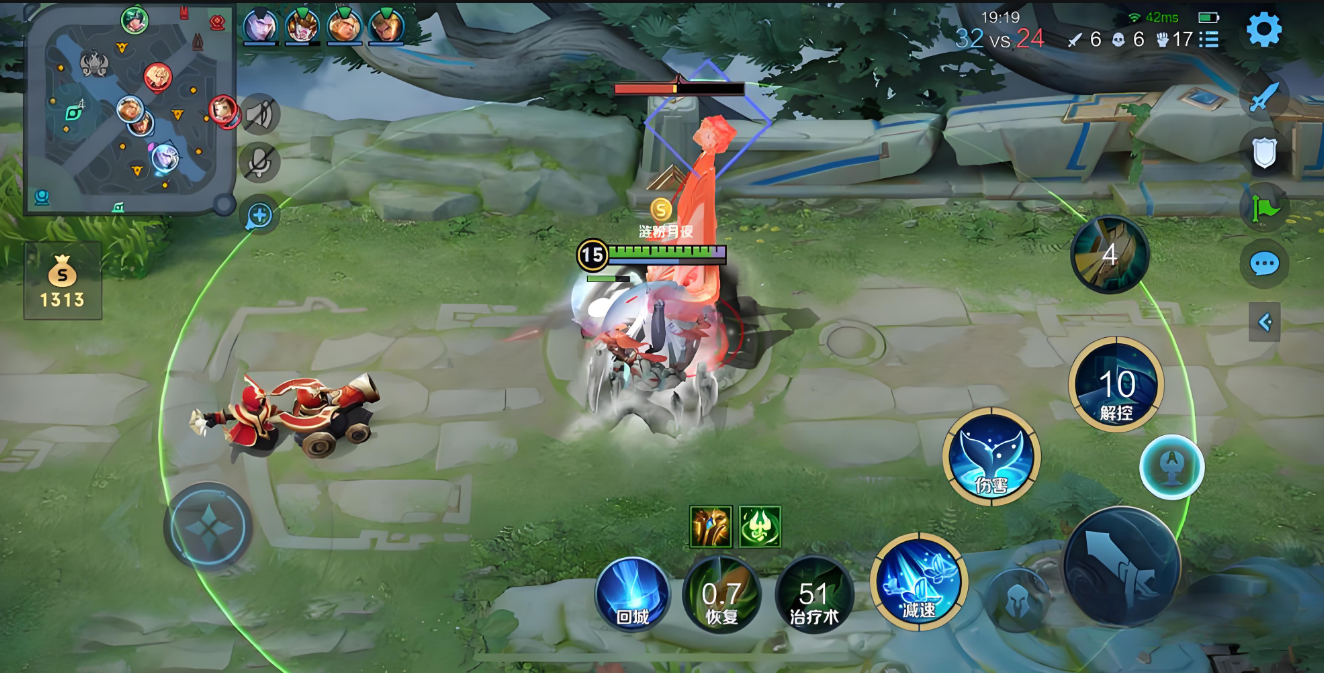Use the 回城 recall skill
Viewport: 1324px width, 673px height.
[x=633, y=594]
